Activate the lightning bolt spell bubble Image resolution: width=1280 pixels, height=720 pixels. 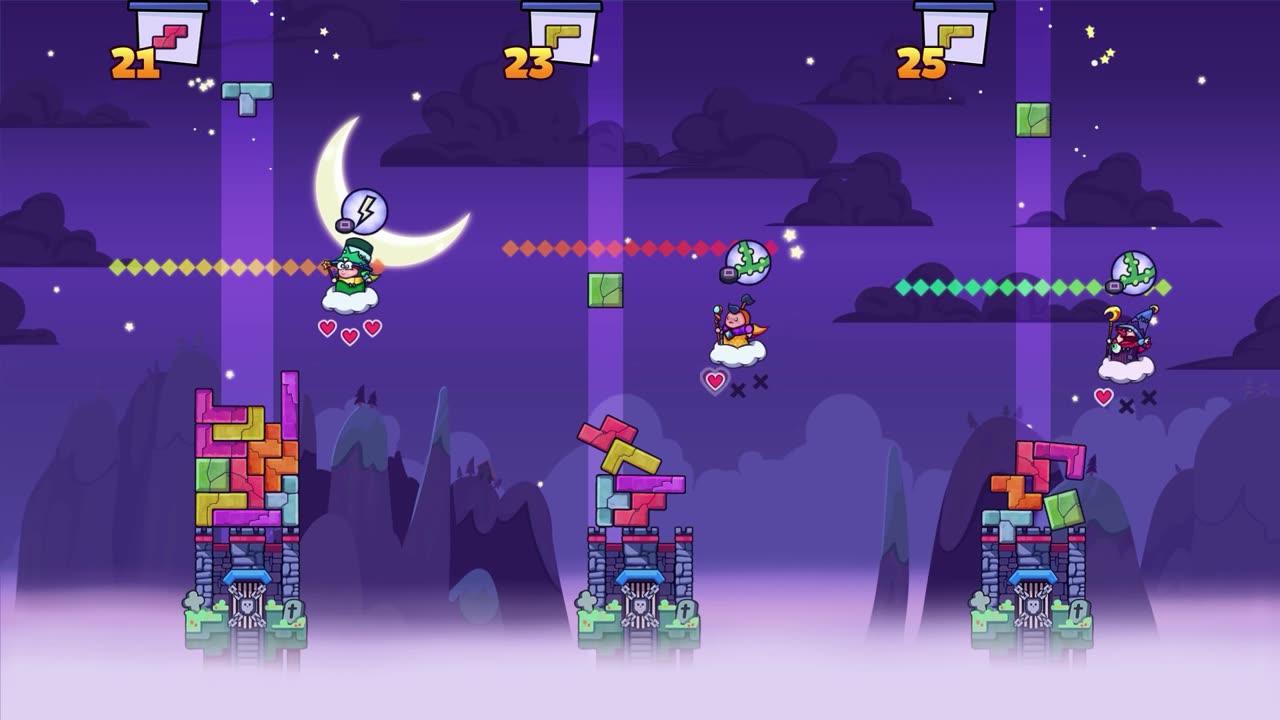pos(364,211)
